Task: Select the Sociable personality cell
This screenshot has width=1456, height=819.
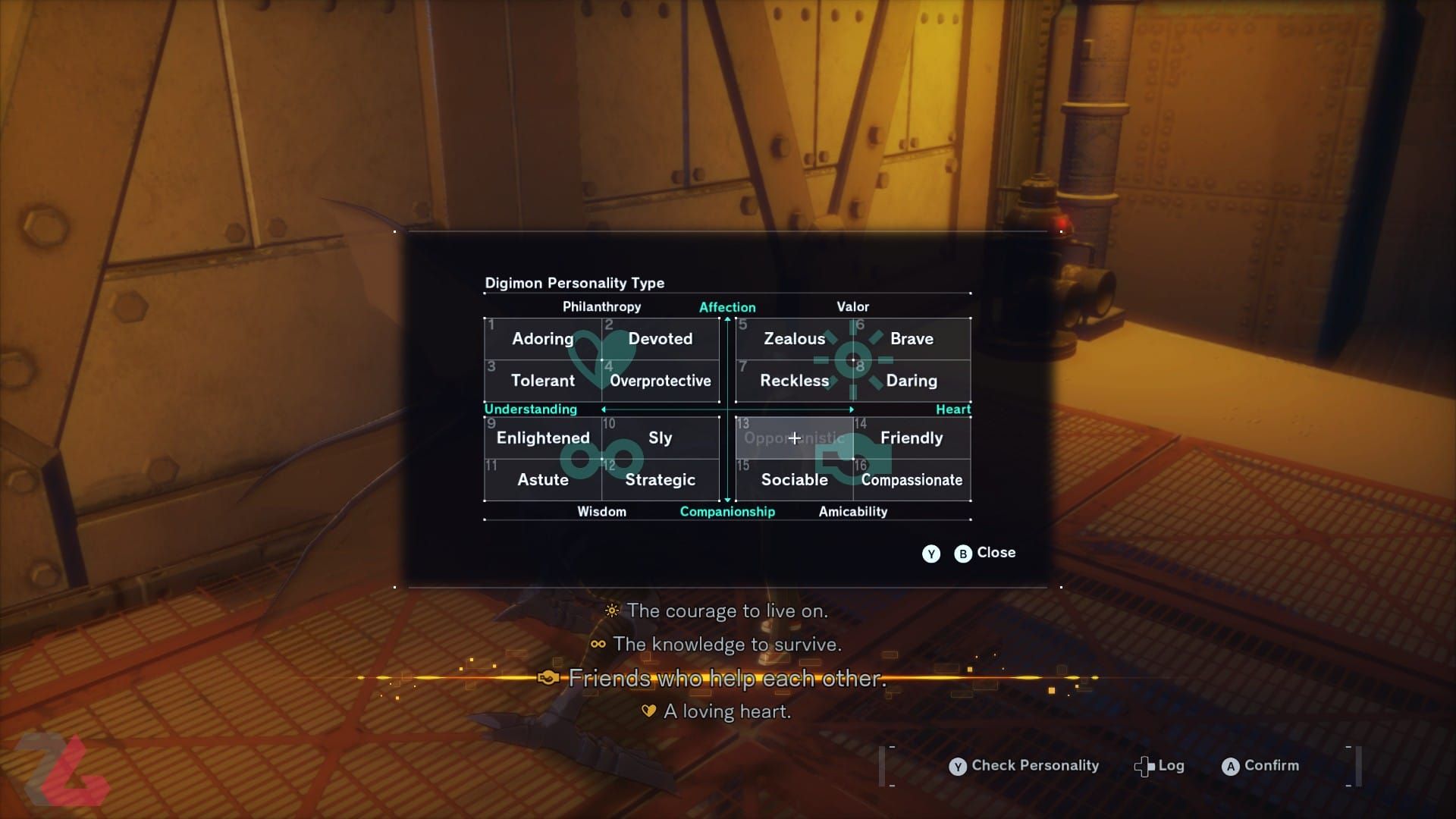Action: (x=794, y=479)
